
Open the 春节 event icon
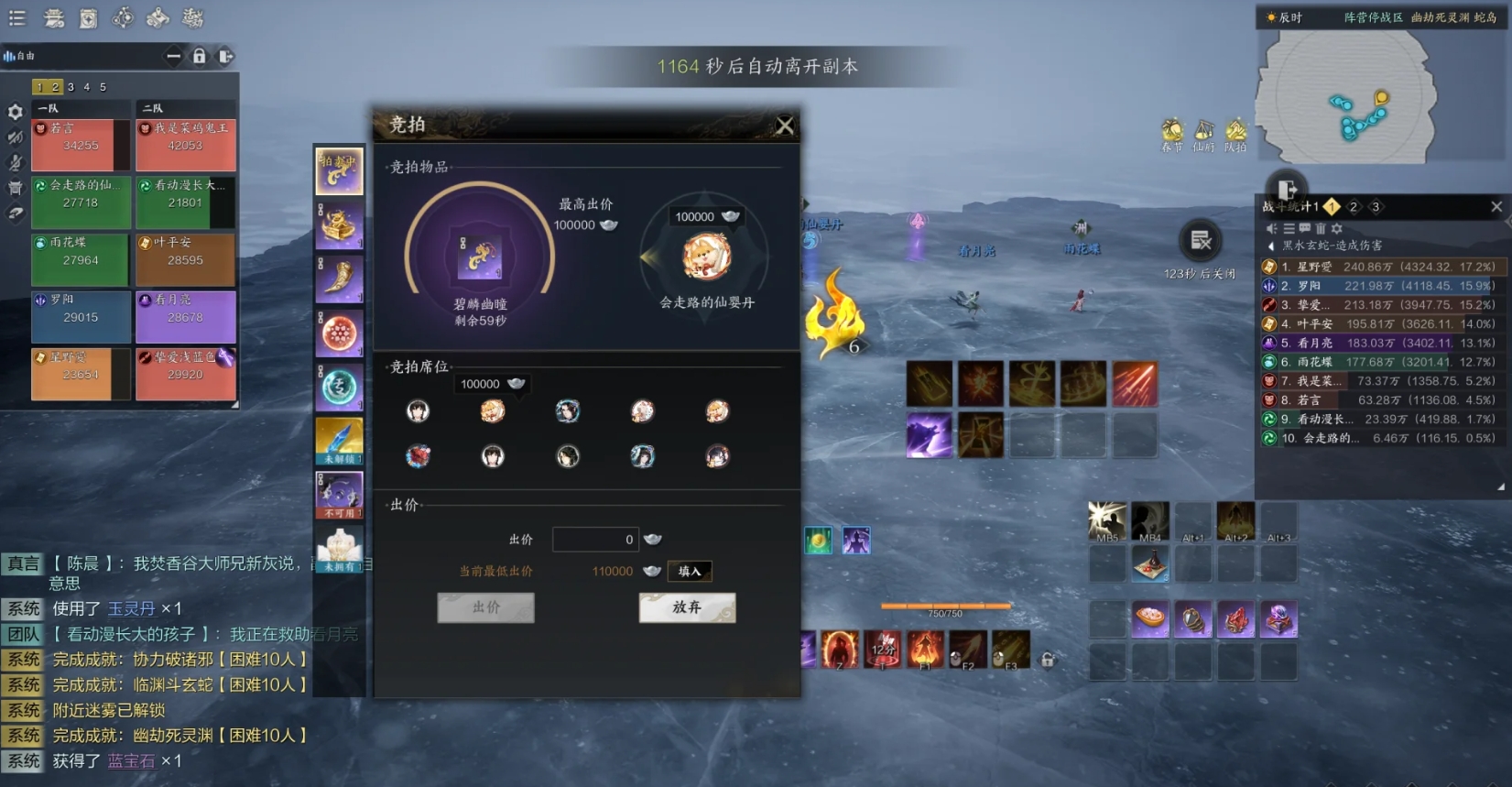pos(1172,132)
